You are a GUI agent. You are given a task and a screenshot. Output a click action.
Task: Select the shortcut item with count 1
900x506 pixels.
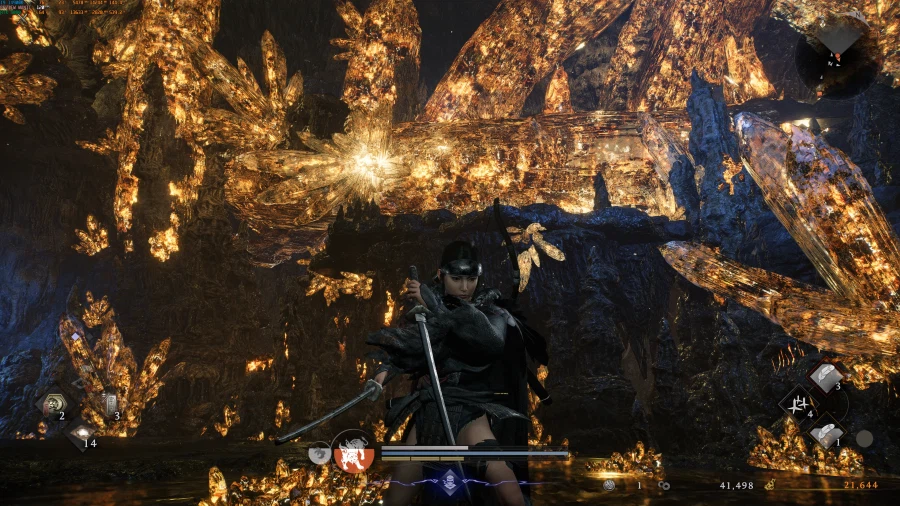pyautogui.click(x=824, y=434)
